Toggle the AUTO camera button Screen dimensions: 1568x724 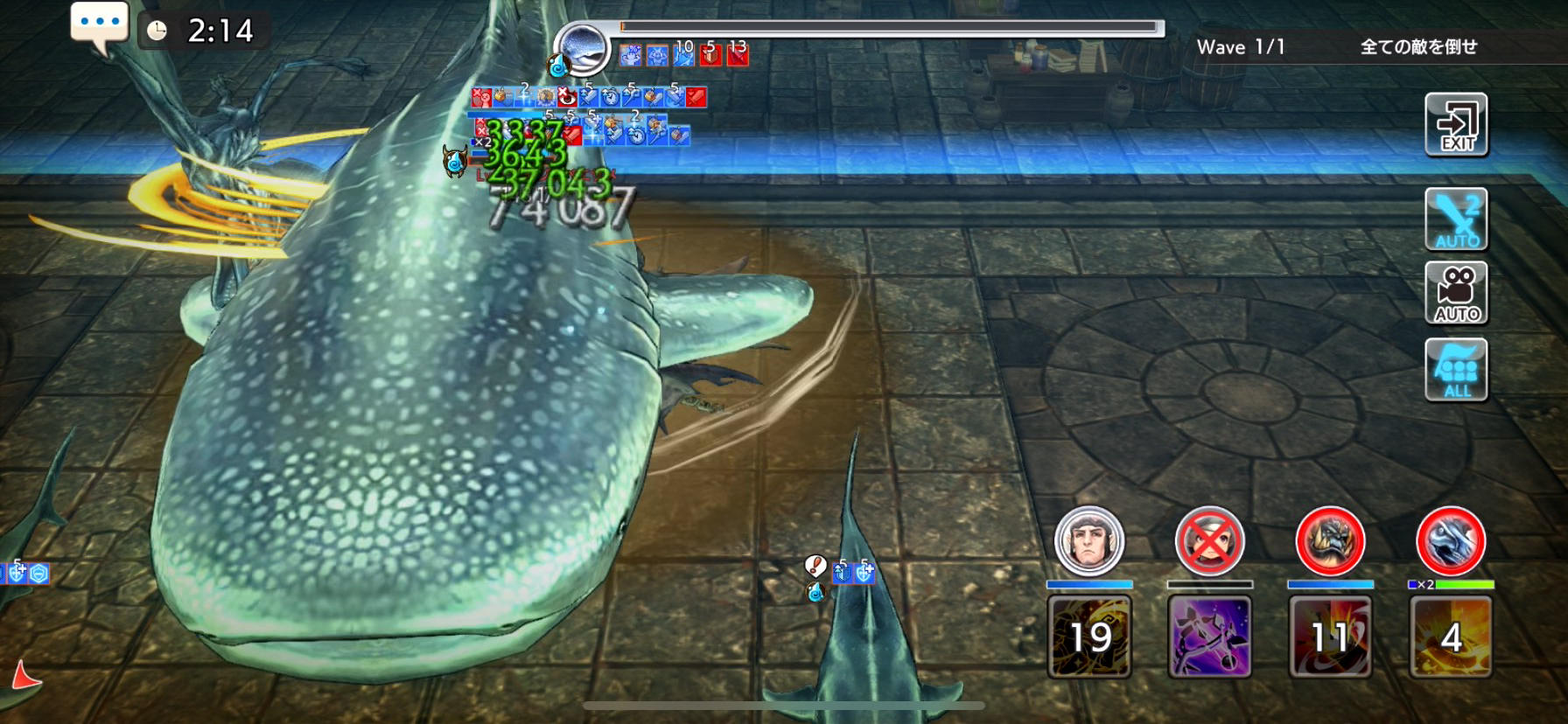(1456, 293)
